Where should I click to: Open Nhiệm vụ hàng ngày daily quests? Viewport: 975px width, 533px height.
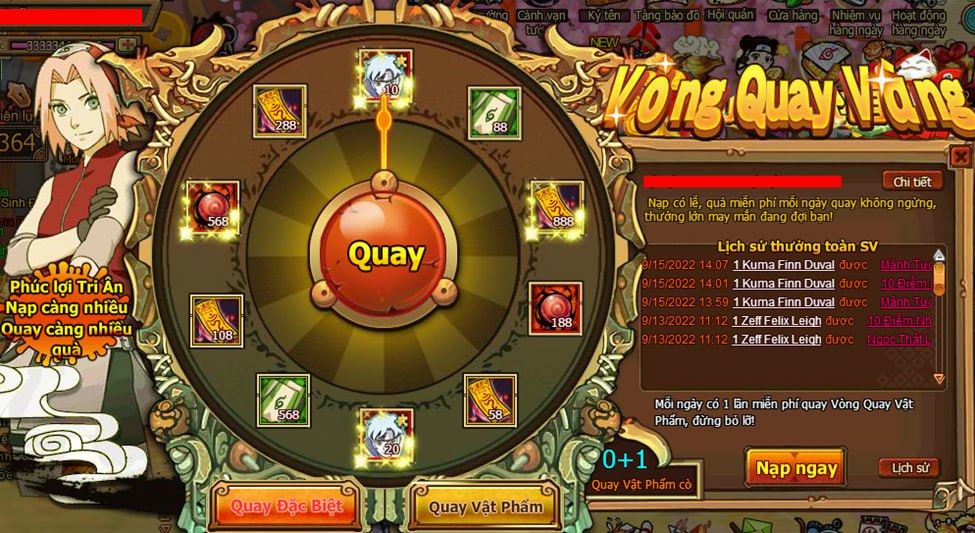point(856,22)
